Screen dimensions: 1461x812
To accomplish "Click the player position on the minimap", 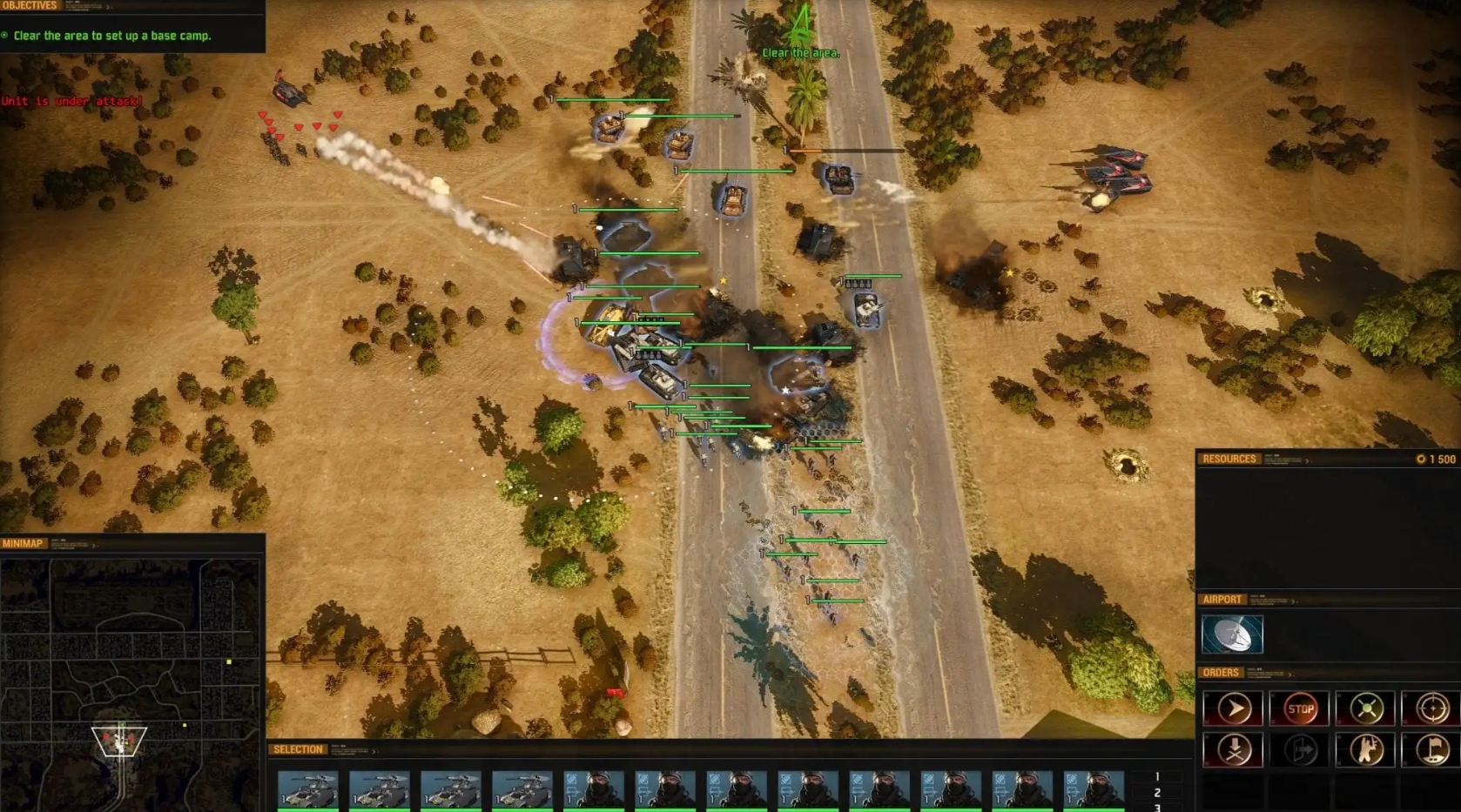I will 119,739.
